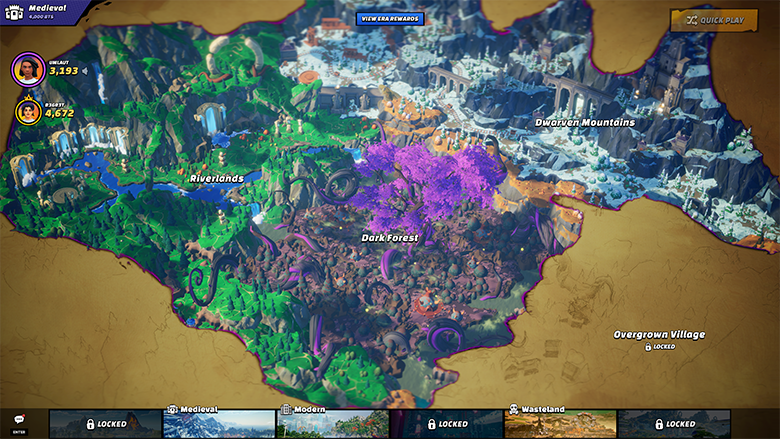
Task: Select the locked Overgrown Village region
Action: pyautogui.click(x=659, y=335)
